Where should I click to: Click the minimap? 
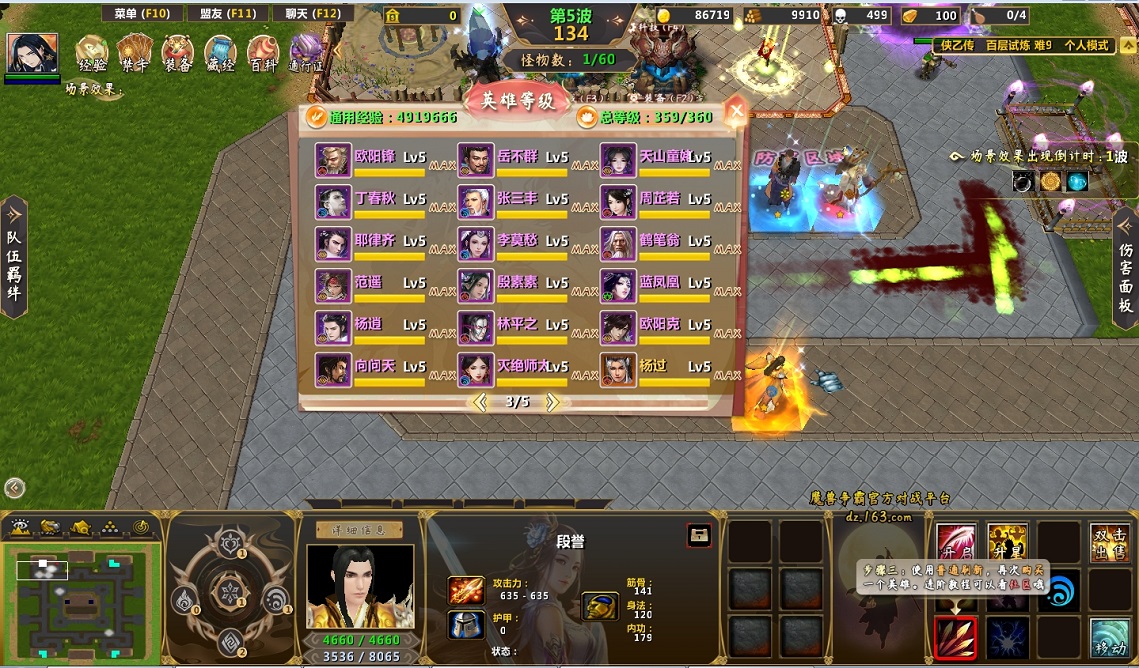click(82, 589)
